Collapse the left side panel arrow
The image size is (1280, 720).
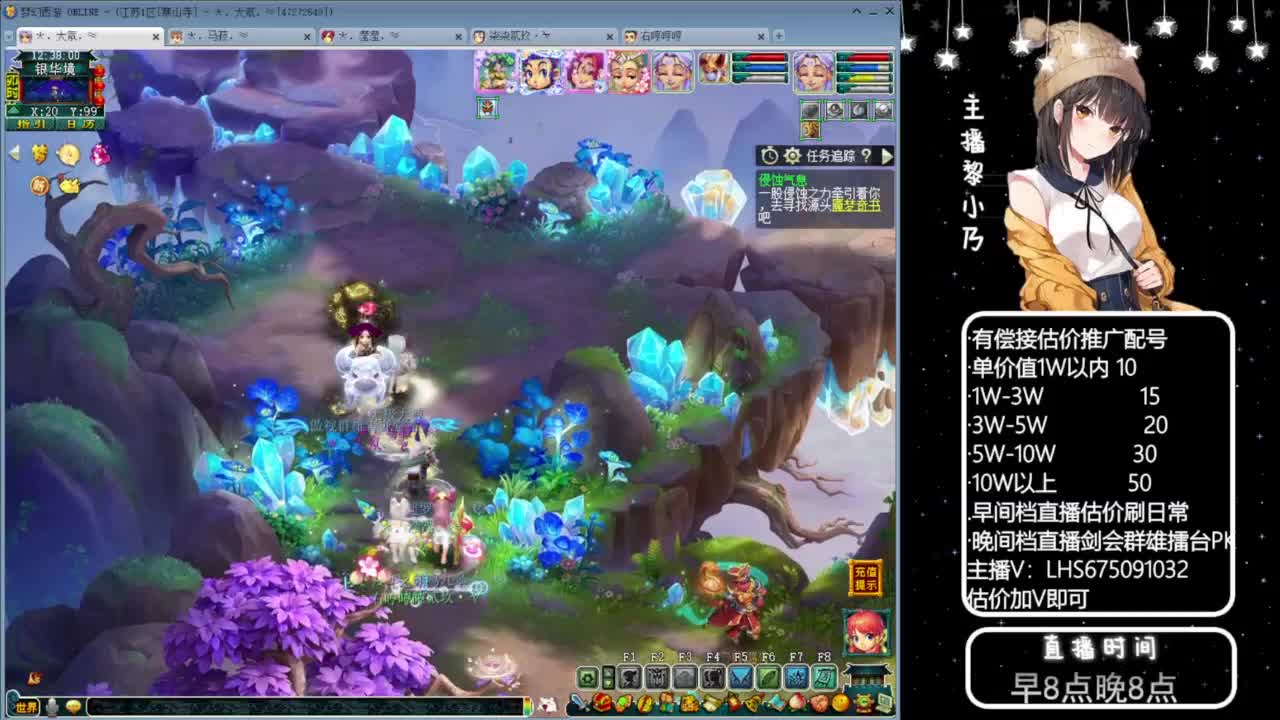pyautogui.click(x=13, y=150)
